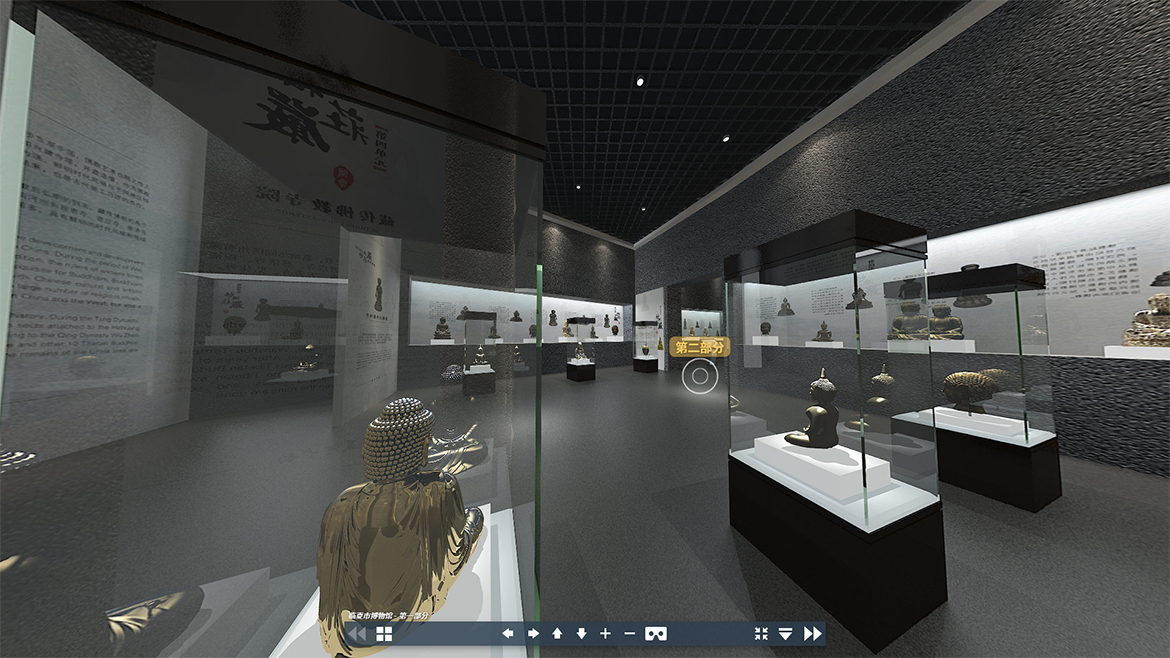
Task: Jump to the 第二部分 hotspot ring
Action: coord(700,376)
